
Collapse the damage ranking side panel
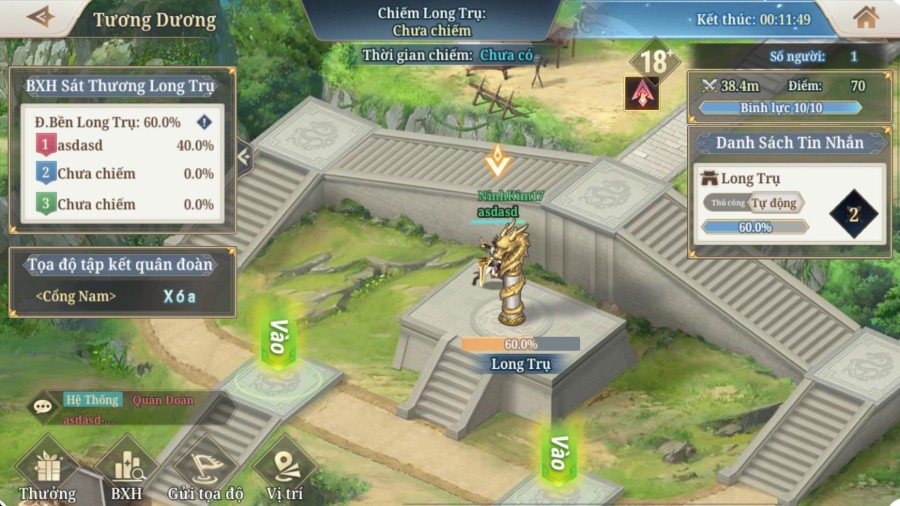(x=244, y=156)
